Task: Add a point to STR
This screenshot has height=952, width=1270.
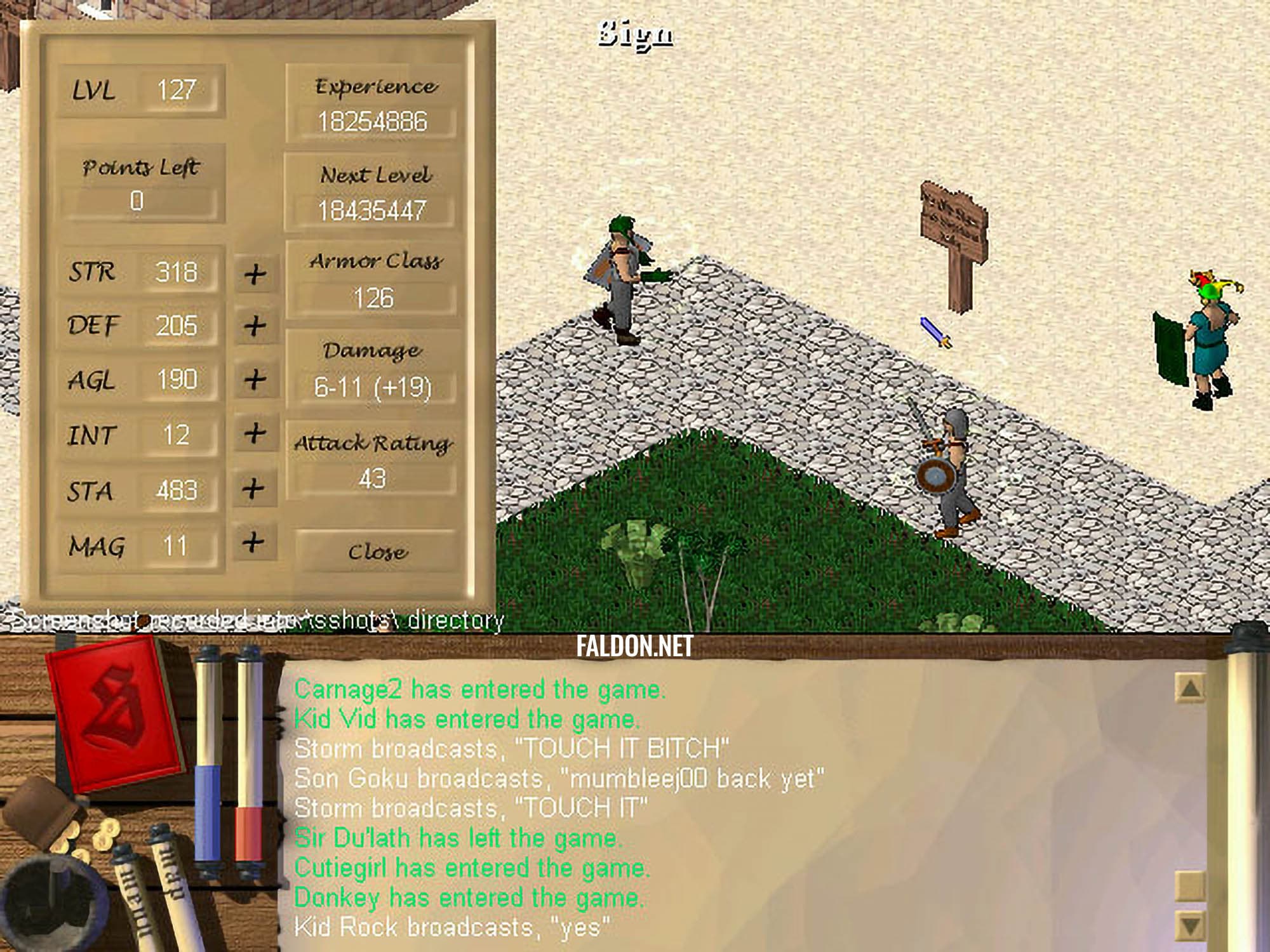Action: [255, 274]
